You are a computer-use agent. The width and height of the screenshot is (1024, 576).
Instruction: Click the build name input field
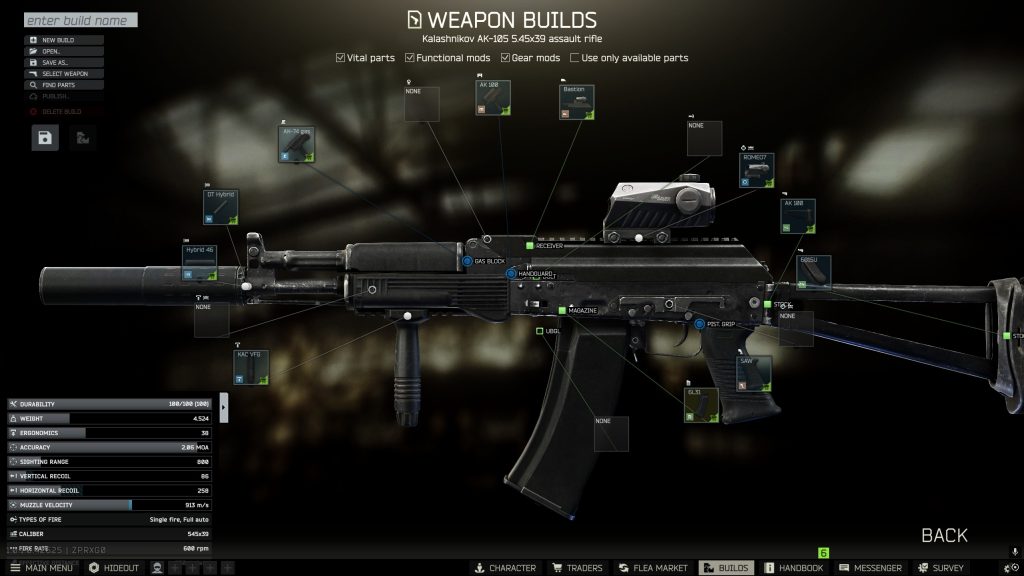point(80,20)
